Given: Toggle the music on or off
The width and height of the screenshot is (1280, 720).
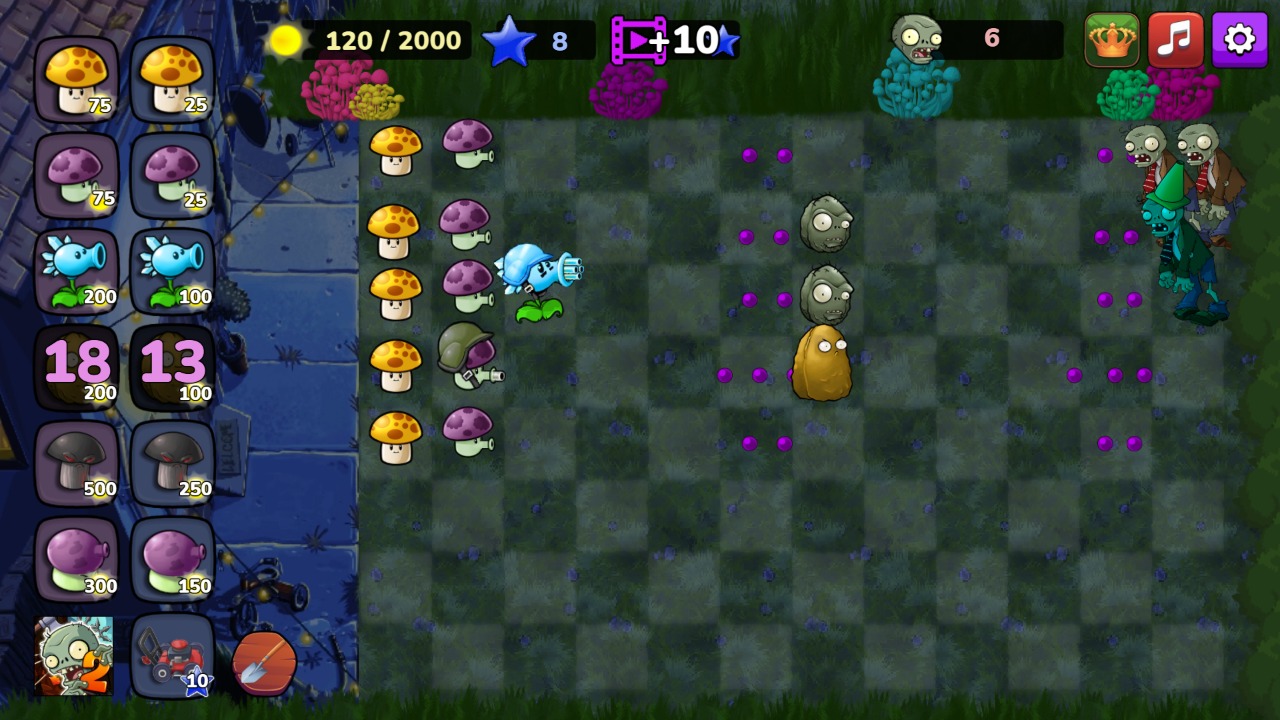Looking at the screenshot, I should coord(1177,40).
